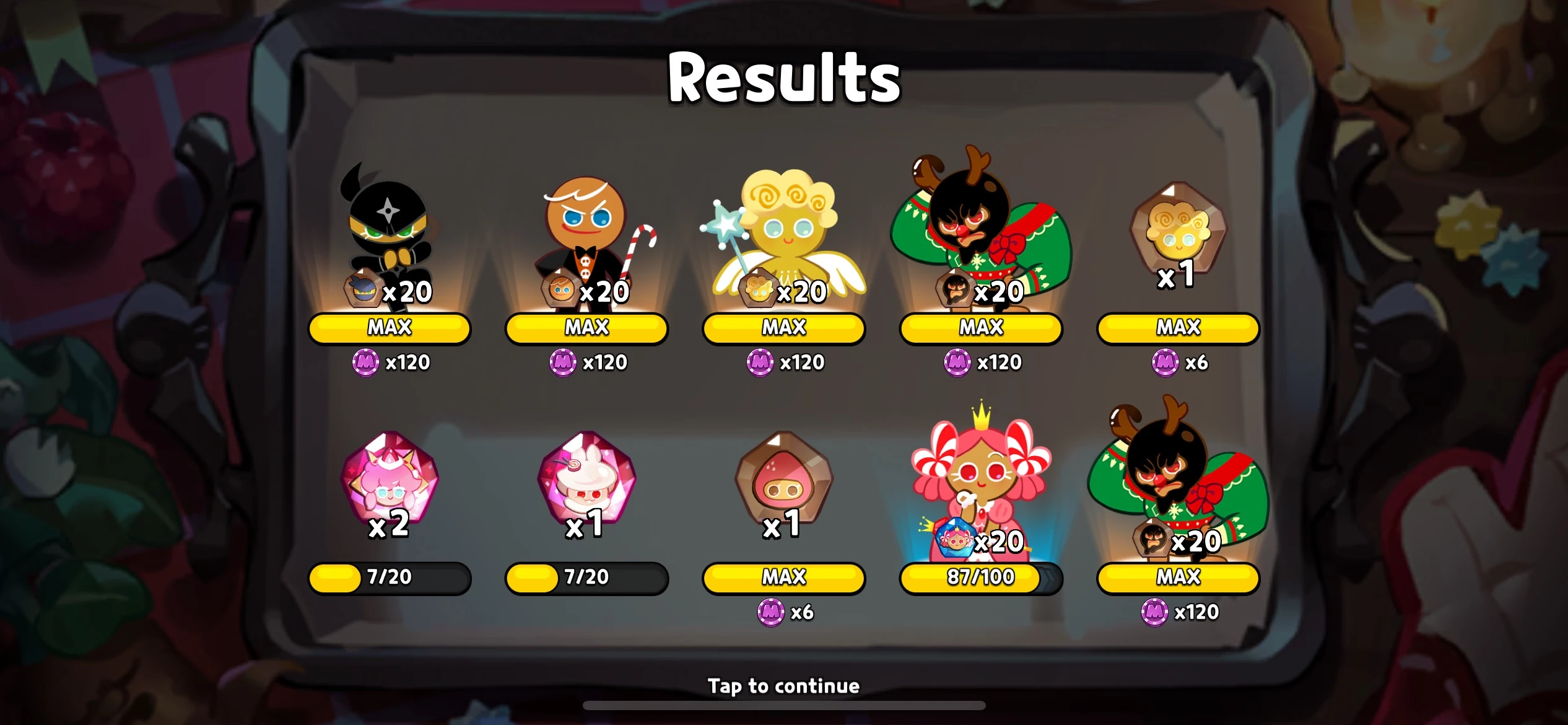Tap the purple M coin under Ninja Cookie
The width and height of the screenshot is (1568, 725).
click(364, 362)
